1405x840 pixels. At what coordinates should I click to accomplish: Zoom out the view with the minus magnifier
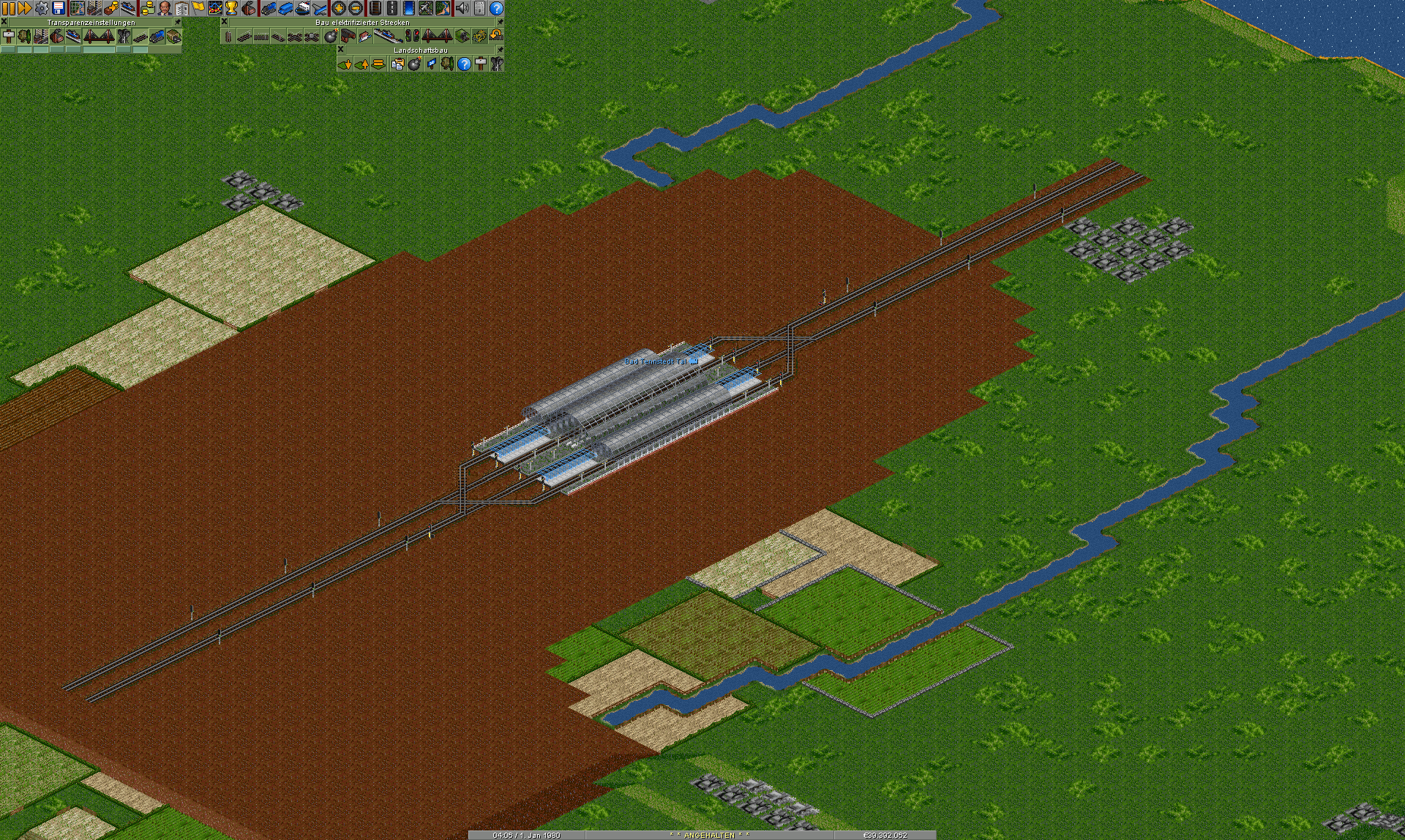point(356,8)
